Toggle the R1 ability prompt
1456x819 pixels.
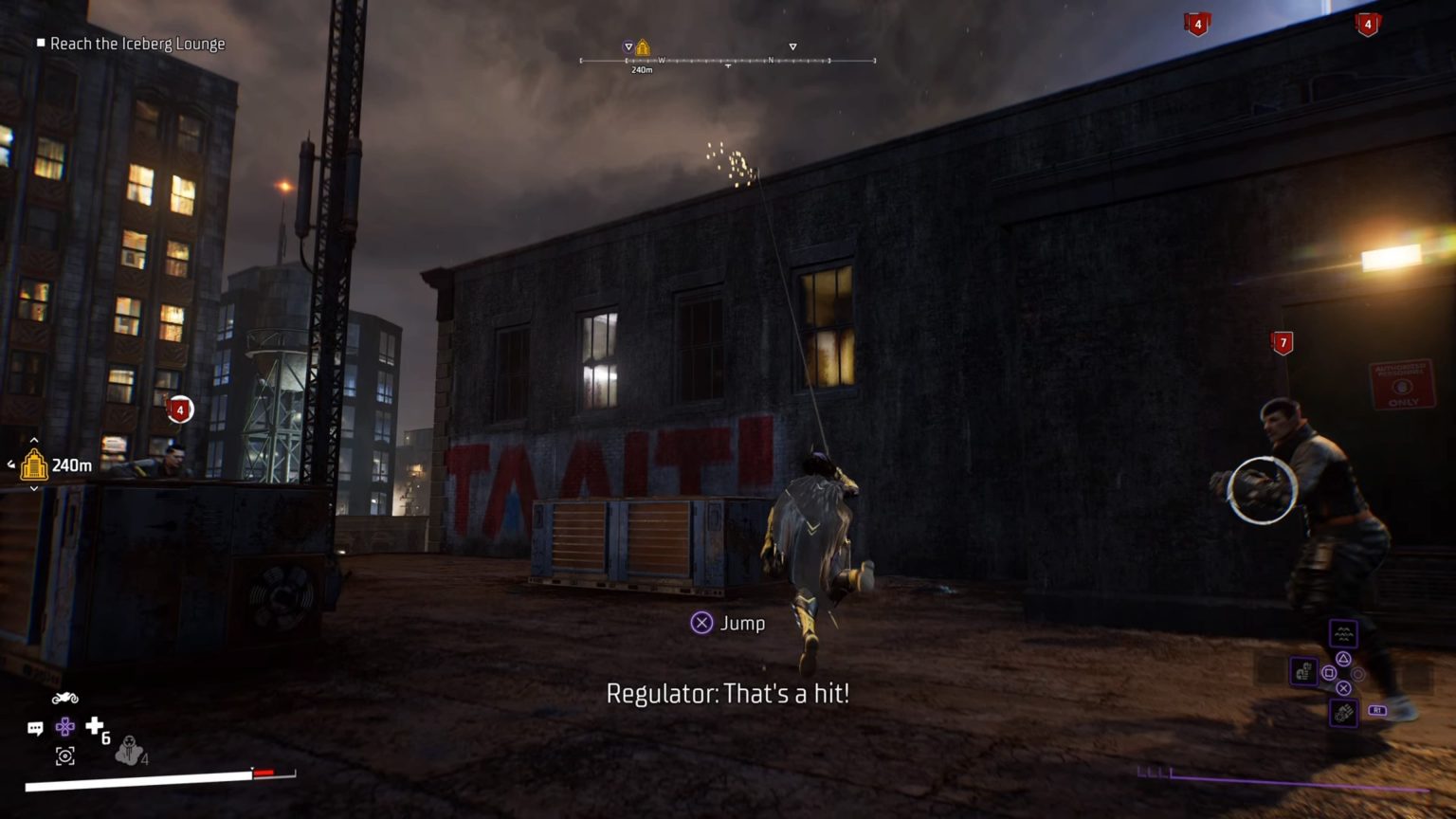click(1377, 710)
